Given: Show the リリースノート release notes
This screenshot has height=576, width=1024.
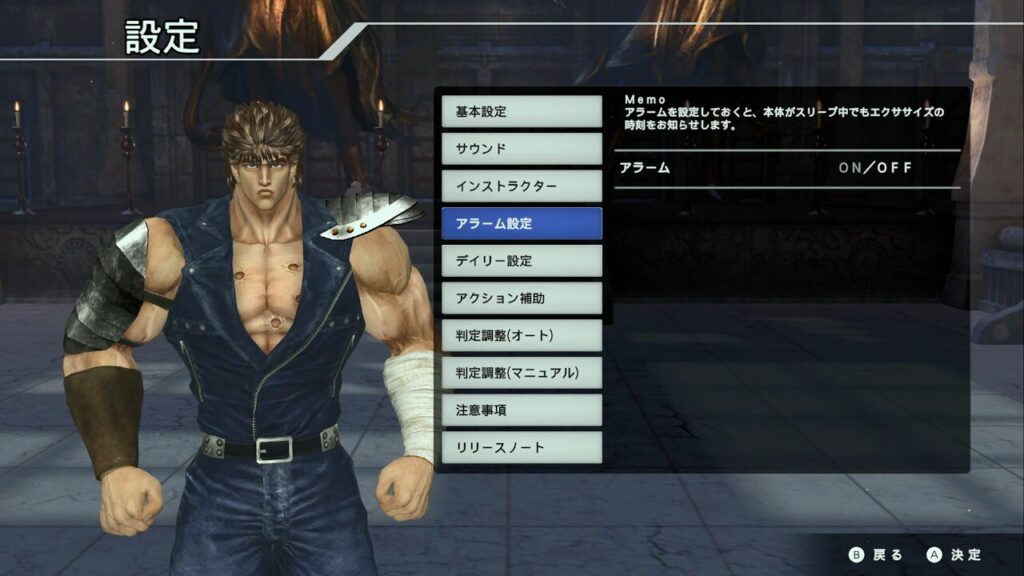Looking at the screenshot, I should 521,447.
